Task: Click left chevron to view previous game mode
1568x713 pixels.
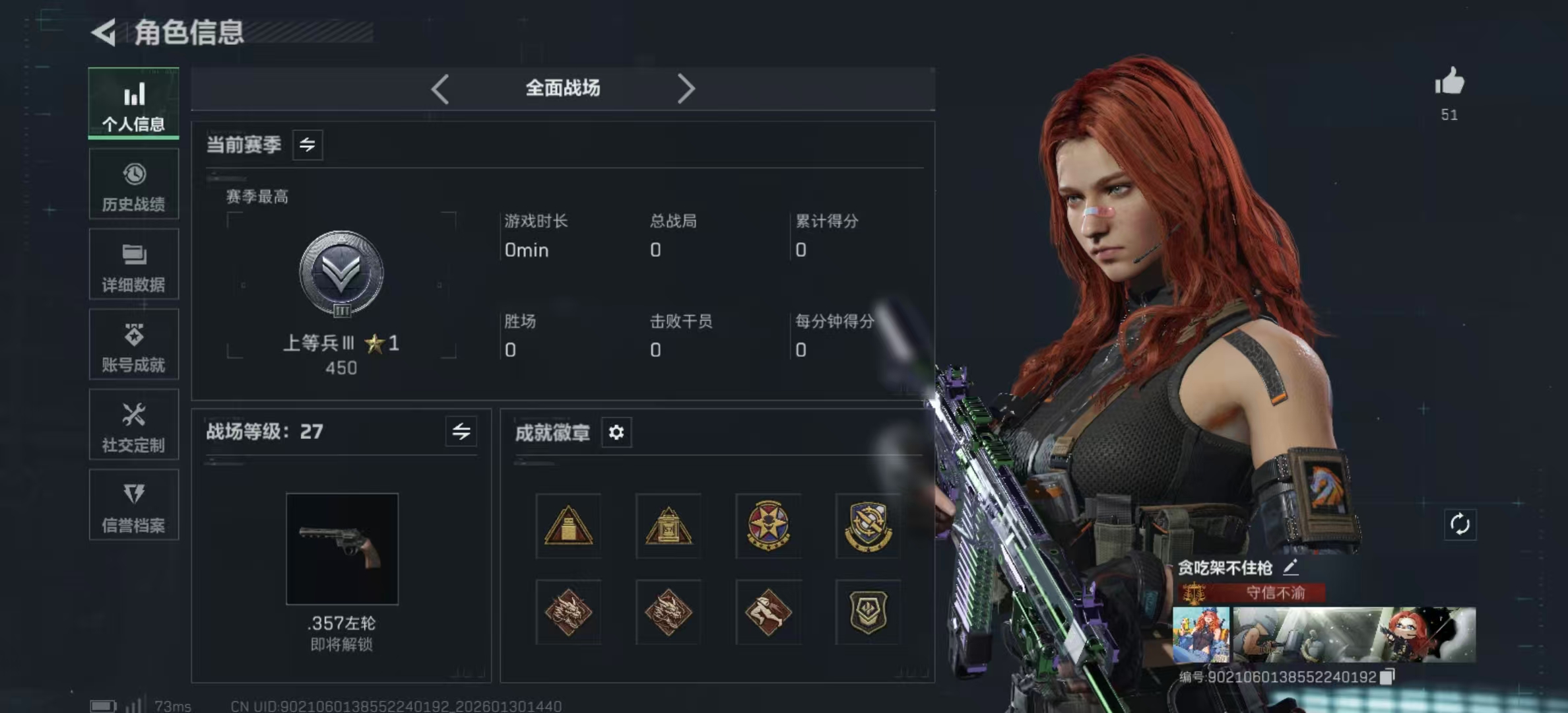Action: tap(440, 88)
